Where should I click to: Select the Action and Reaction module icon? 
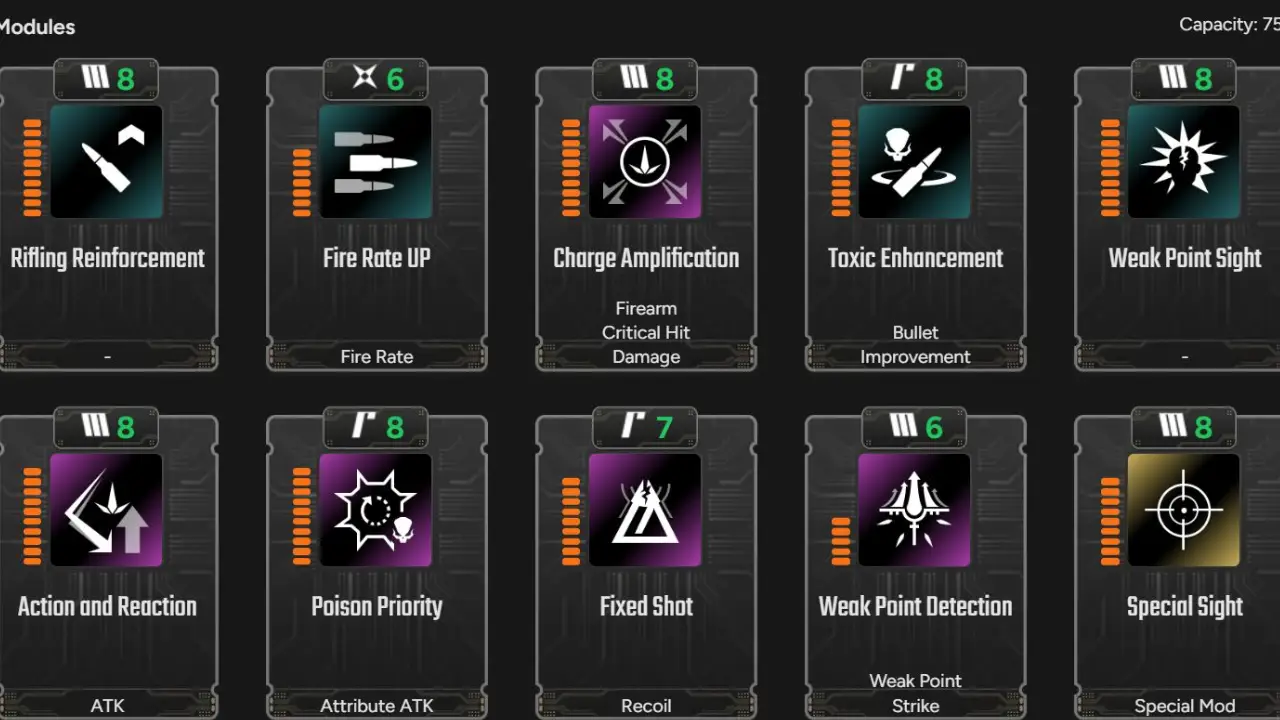(x=107, y=510)
